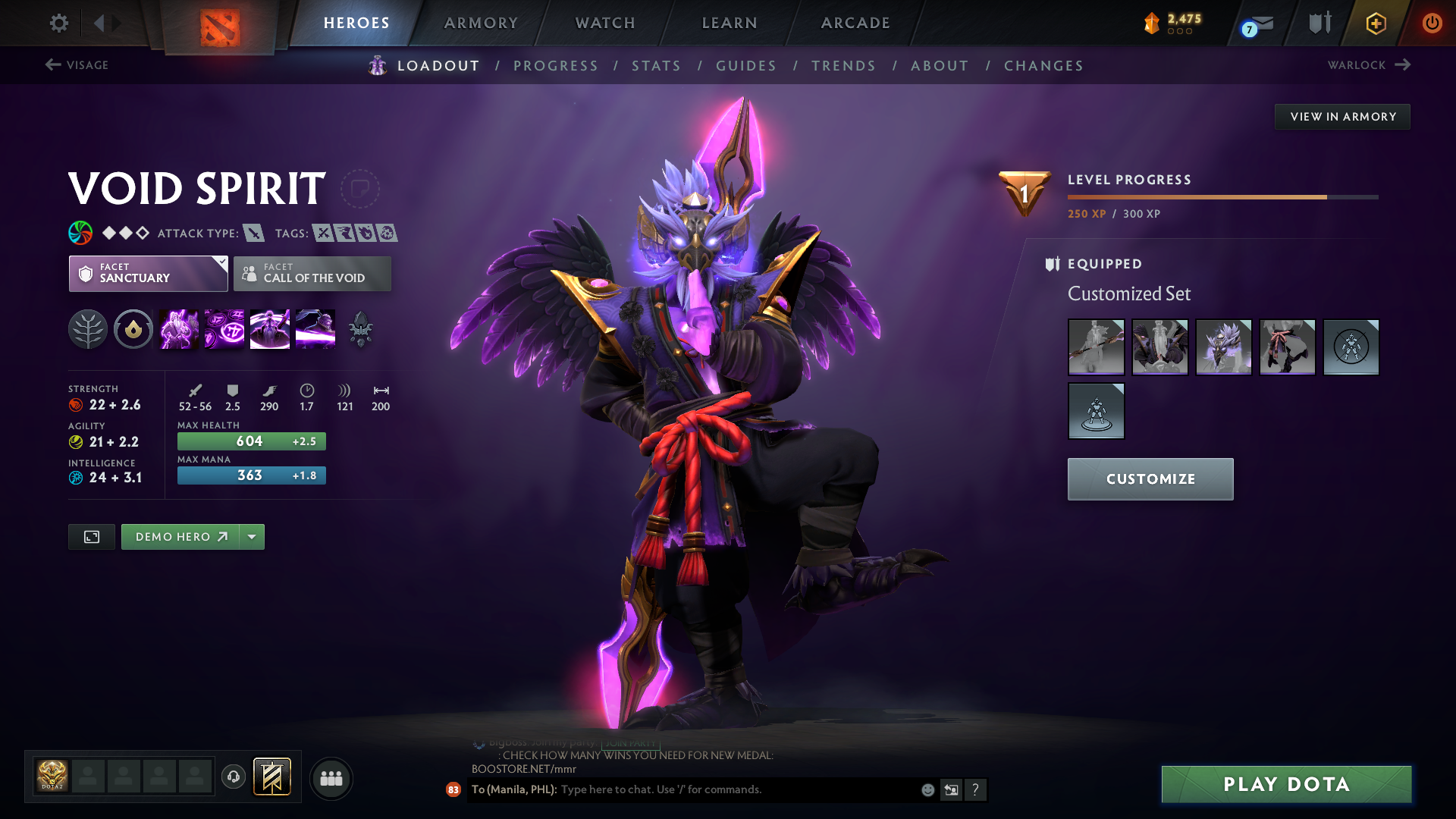Select the Void Spirit talent tree icon
1456x819 pixels.
click(x=88, y=329)
